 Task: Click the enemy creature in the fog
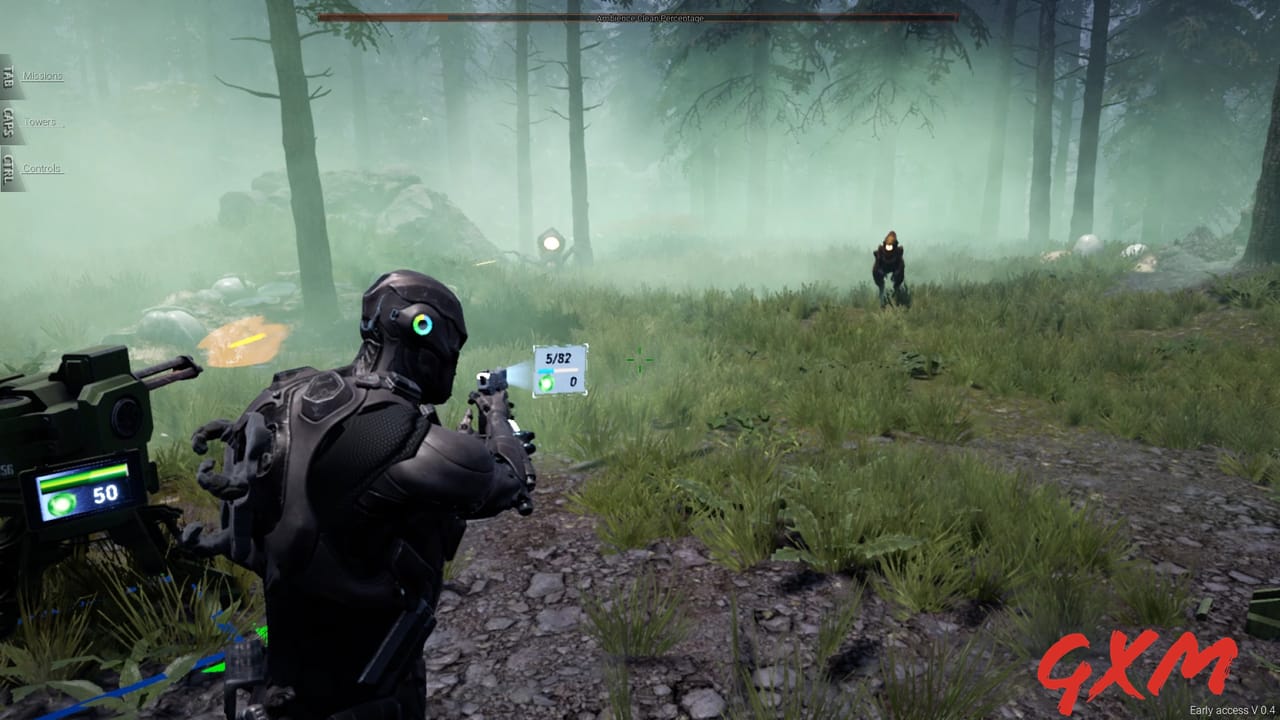pyautogui.click(x=888, y=262)
